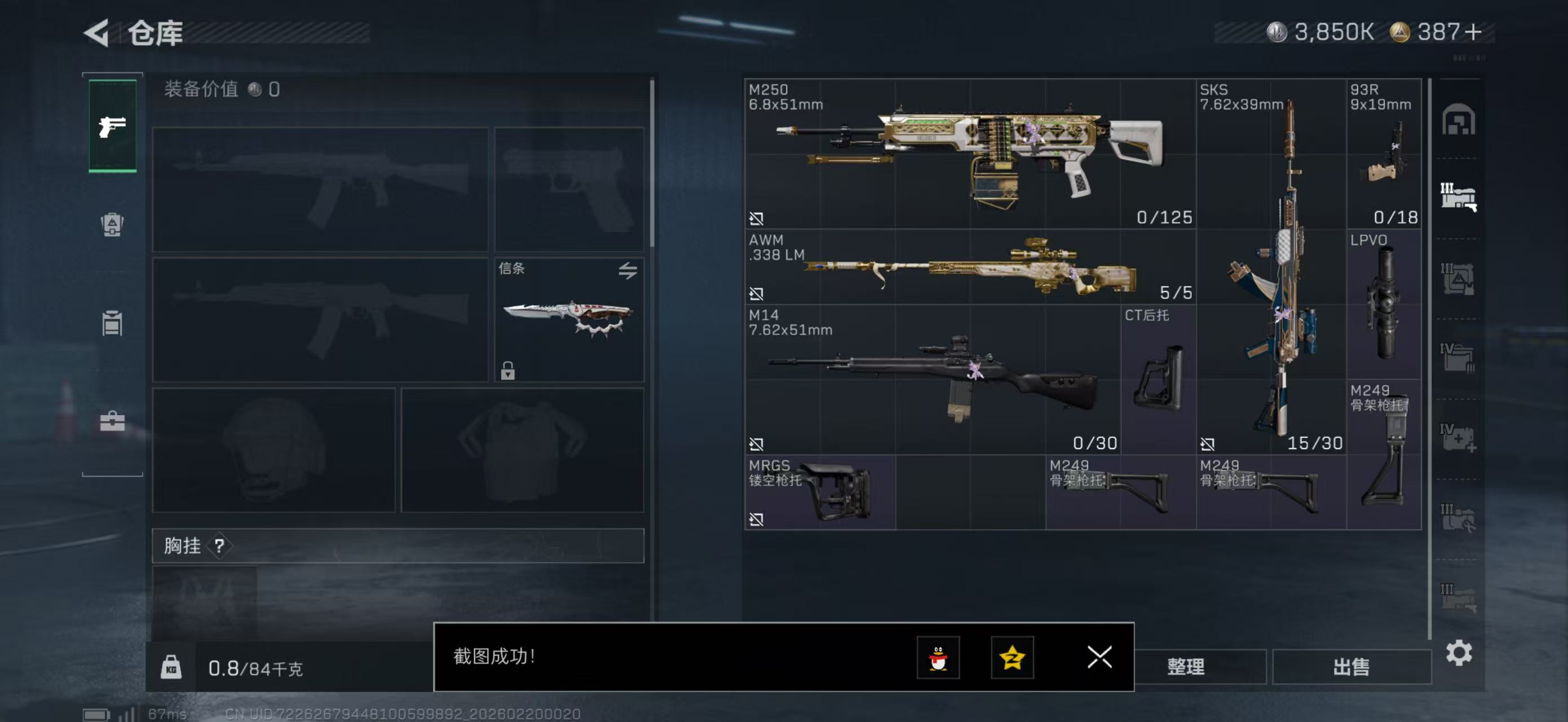Choose the CT后托 stock
Viewport: 1568px width, 722px height.
[1158, 379]
